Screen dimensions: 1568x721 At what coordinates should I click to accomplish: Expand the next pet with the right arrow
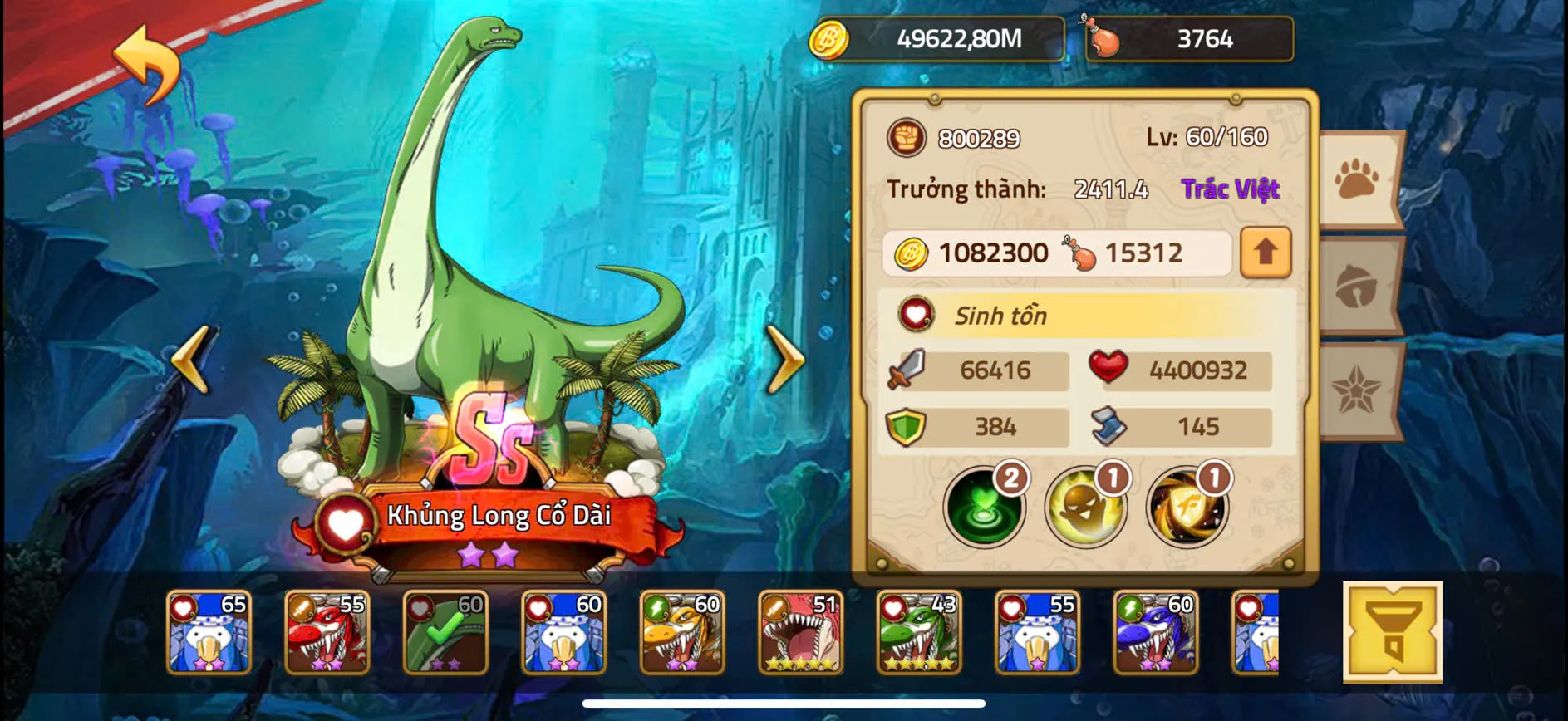pos(785,360)
